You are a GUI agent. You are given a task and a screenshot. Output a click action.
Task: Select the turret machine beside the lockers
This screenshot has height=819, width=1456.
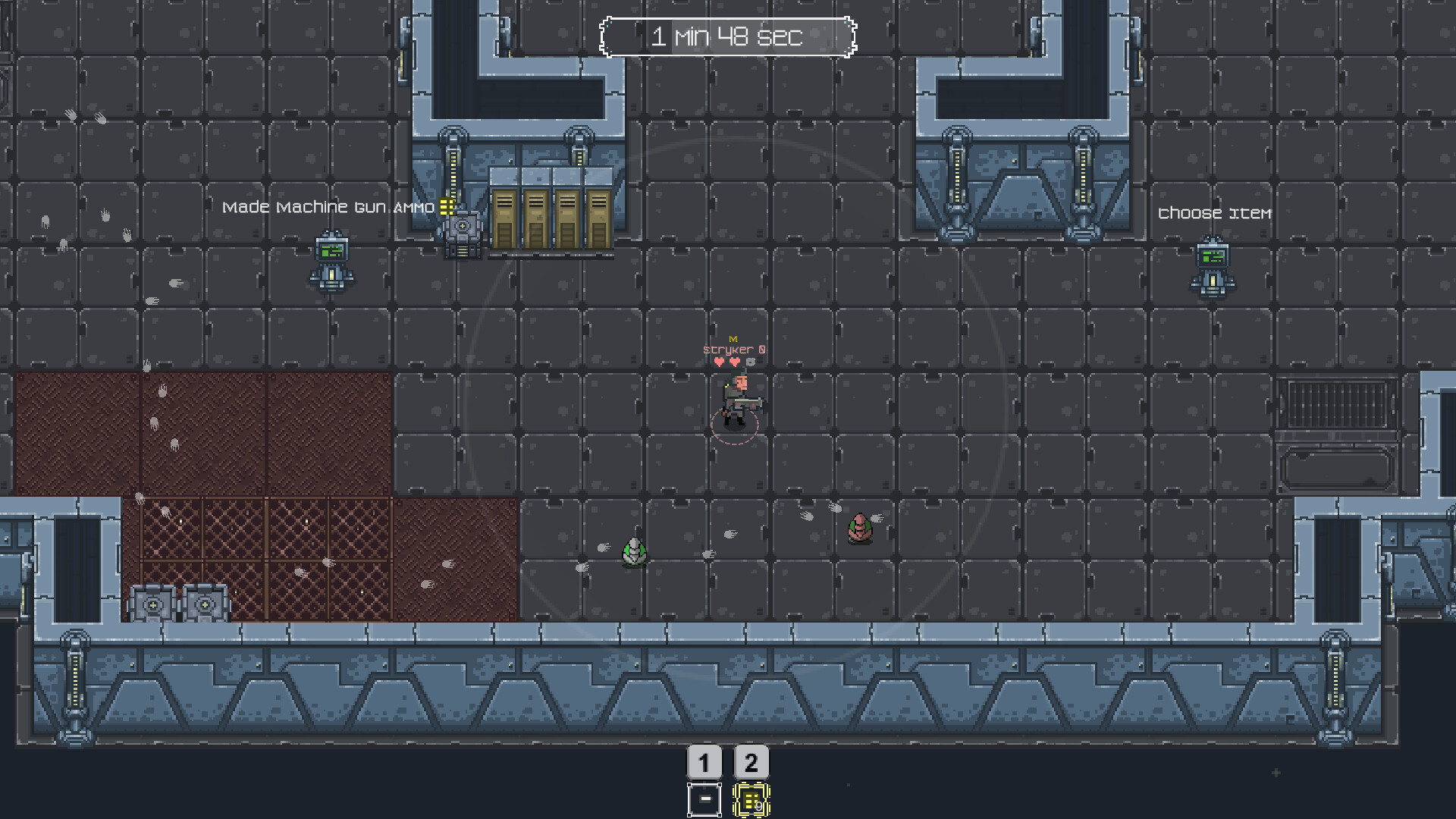(462, 227)
